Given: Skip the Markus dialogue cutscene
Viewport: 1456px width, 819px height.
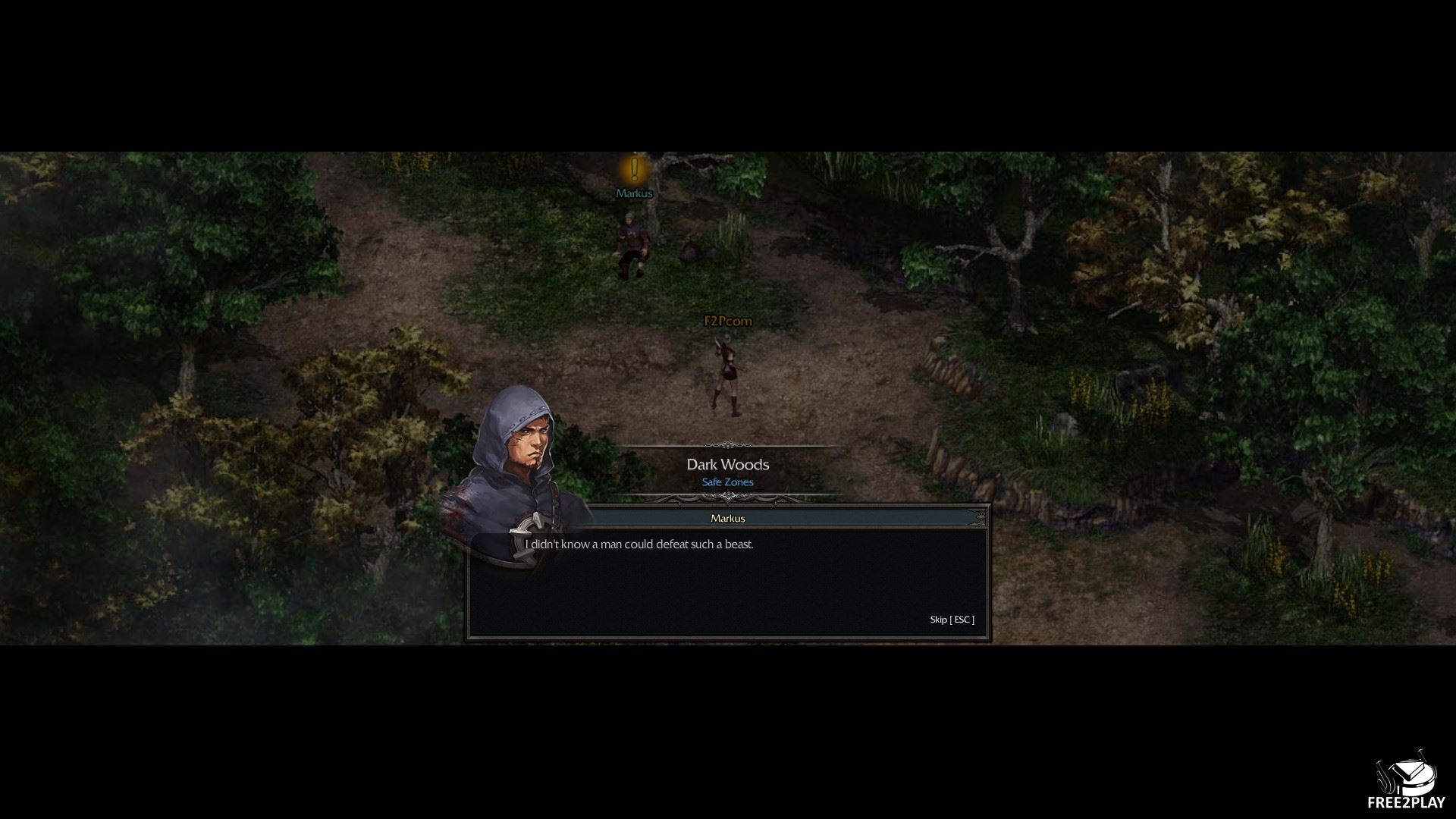Looking at the screenshot, I should 952,620.
